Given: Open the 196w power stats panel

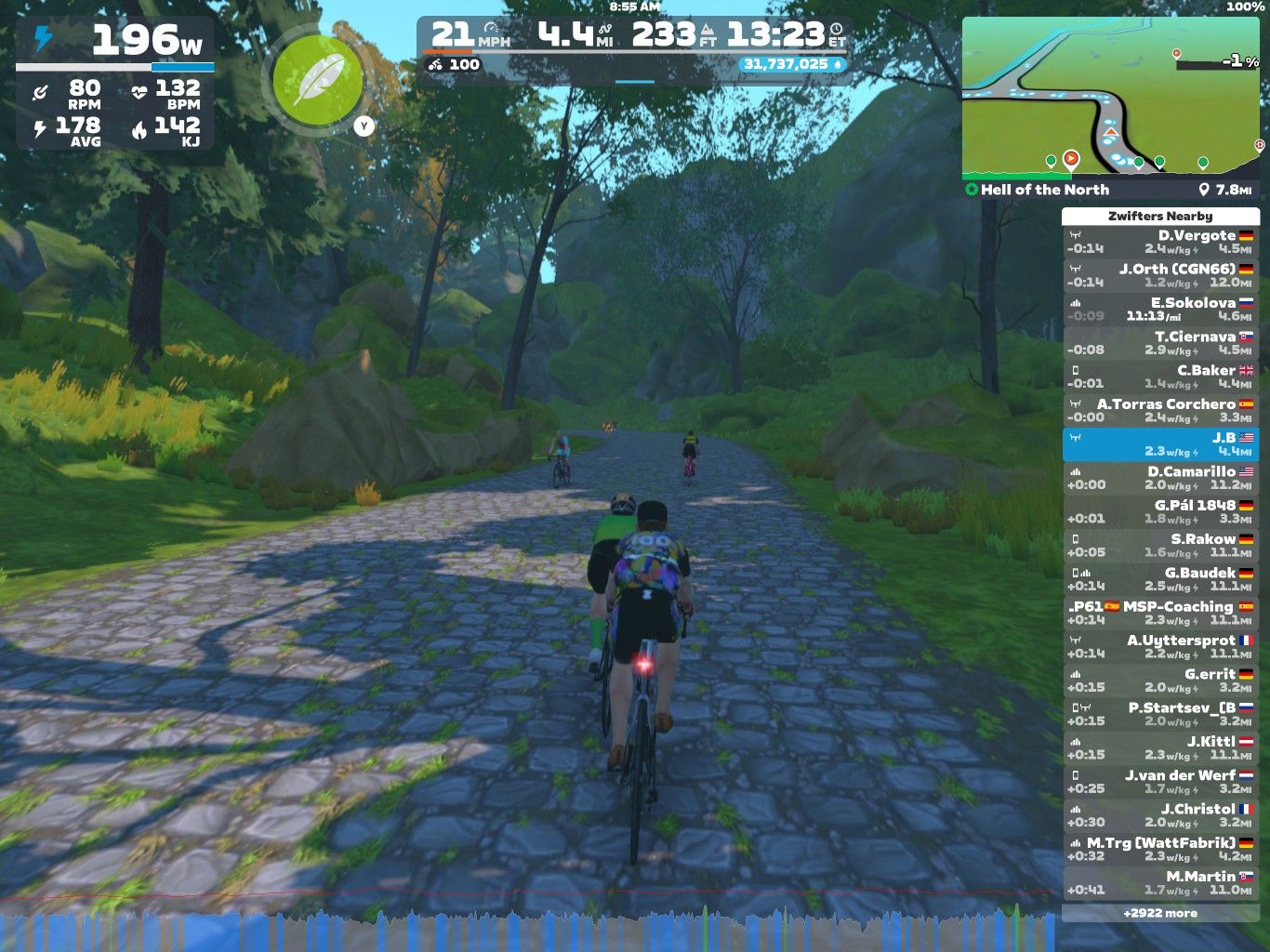Looking at the screenshot, I should click(115, 84).
